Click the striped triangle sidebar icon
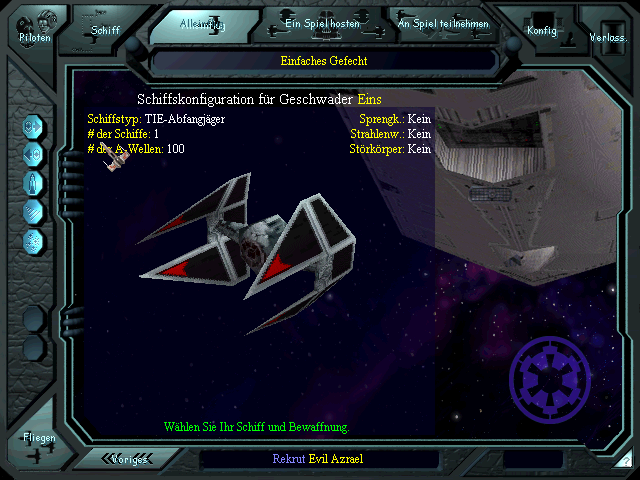This screenshot has width=640, height=480. (x=33, y=211)
